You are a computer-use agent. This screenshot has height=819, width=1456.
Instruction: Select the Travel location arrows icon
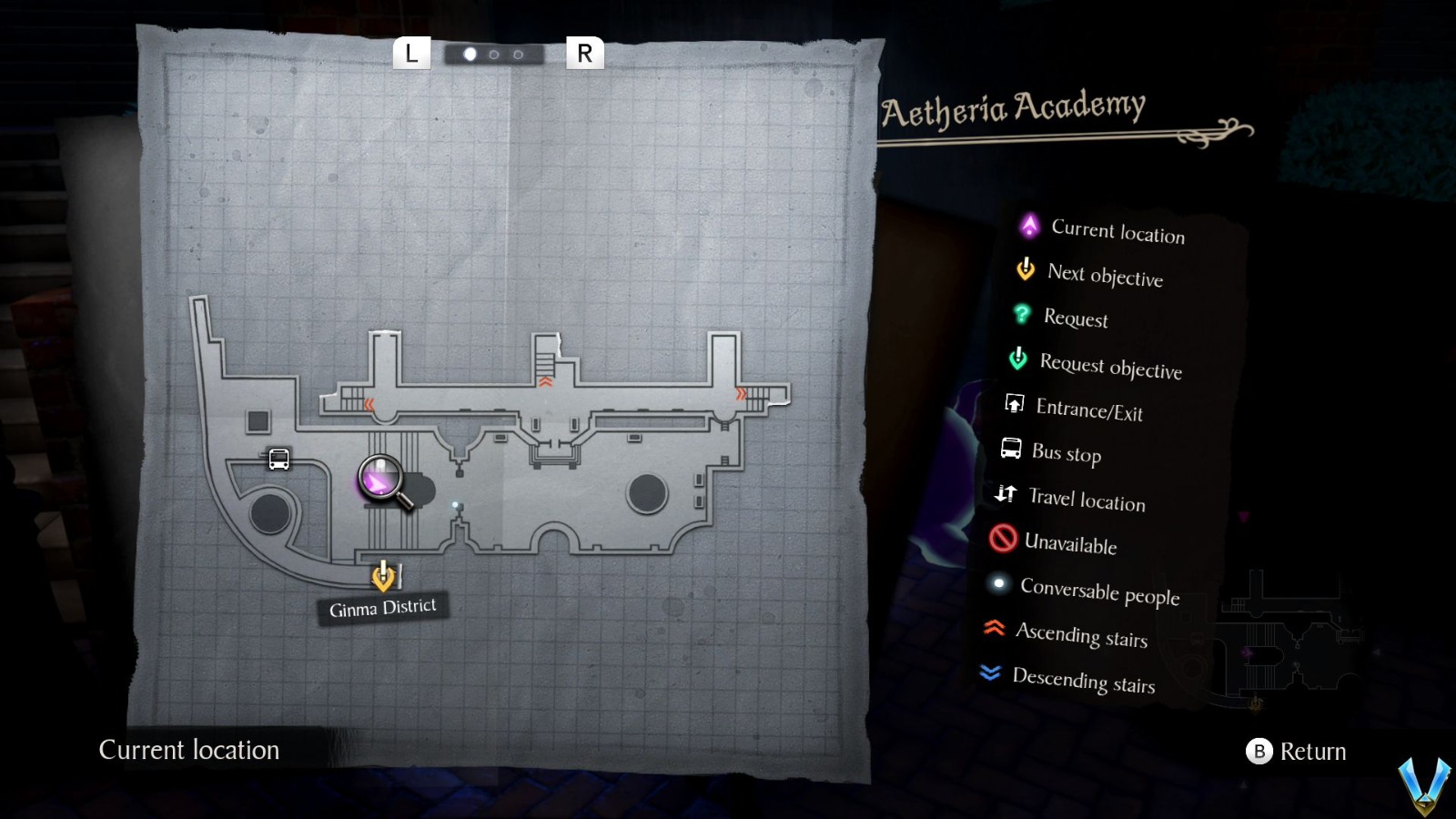(x=1006, y=494)
